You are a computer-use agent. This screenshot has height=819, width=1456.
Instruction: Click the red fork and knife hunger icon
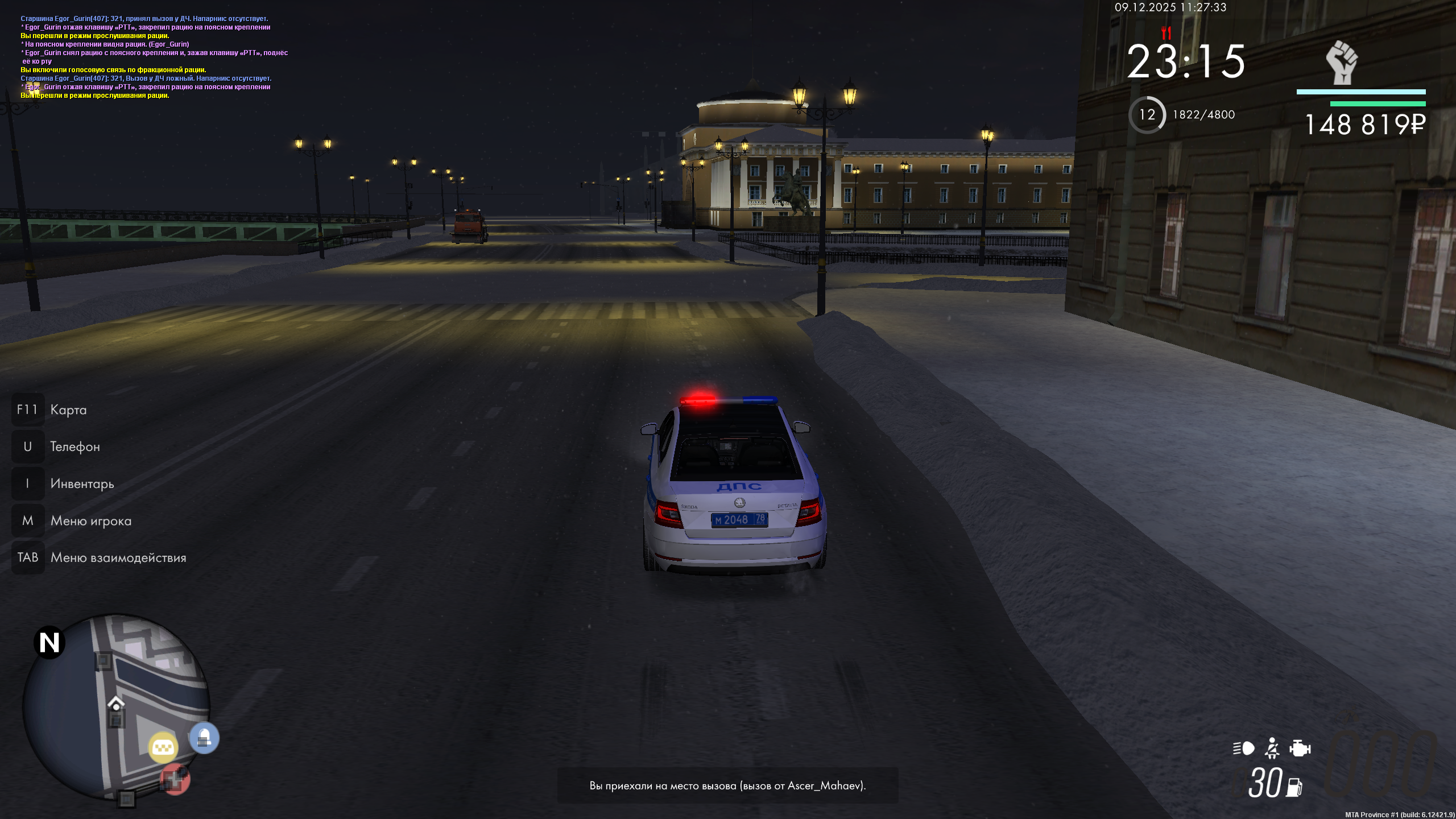[x=1167, y=32]
